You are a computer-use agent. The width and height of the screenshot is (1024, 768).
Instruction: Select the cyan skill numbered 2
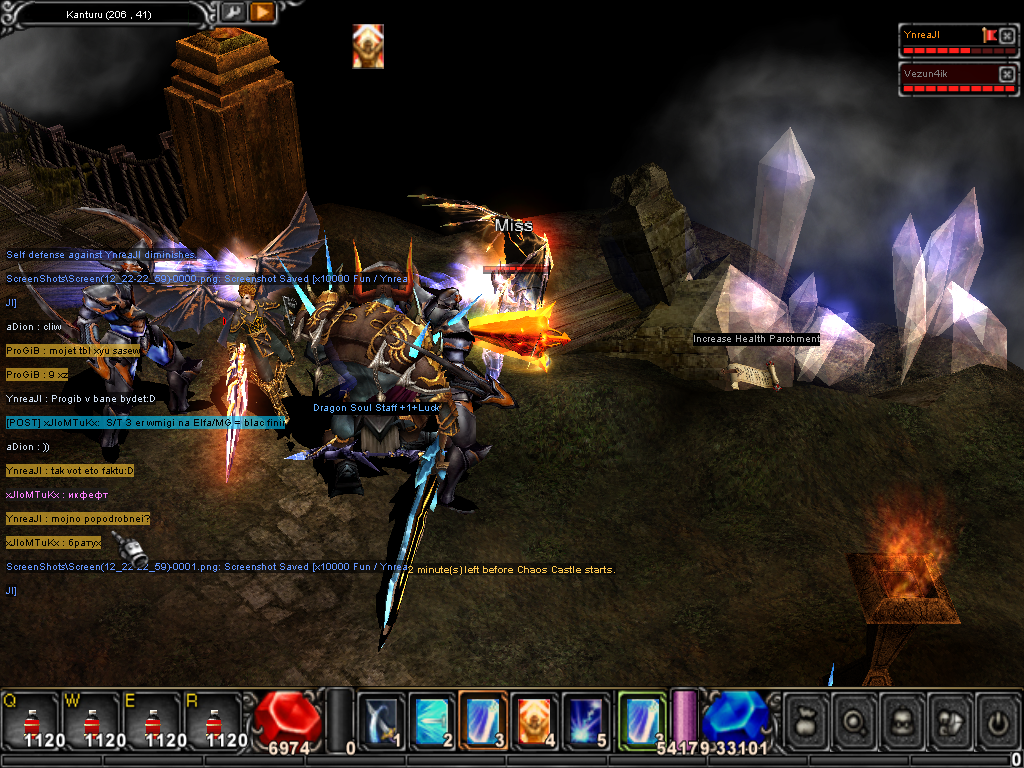433,720
